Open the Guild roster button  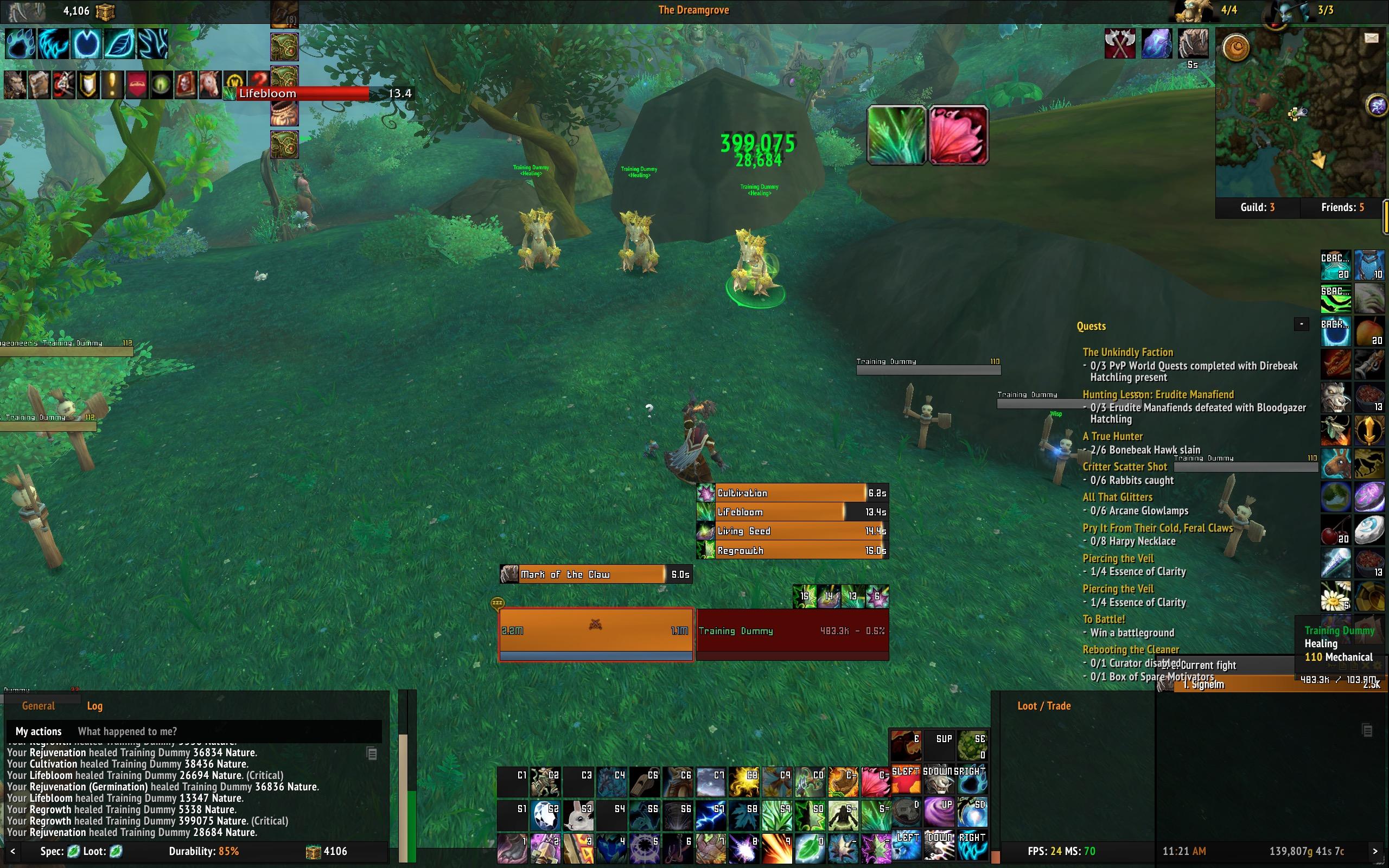(x=1257, y=207)
